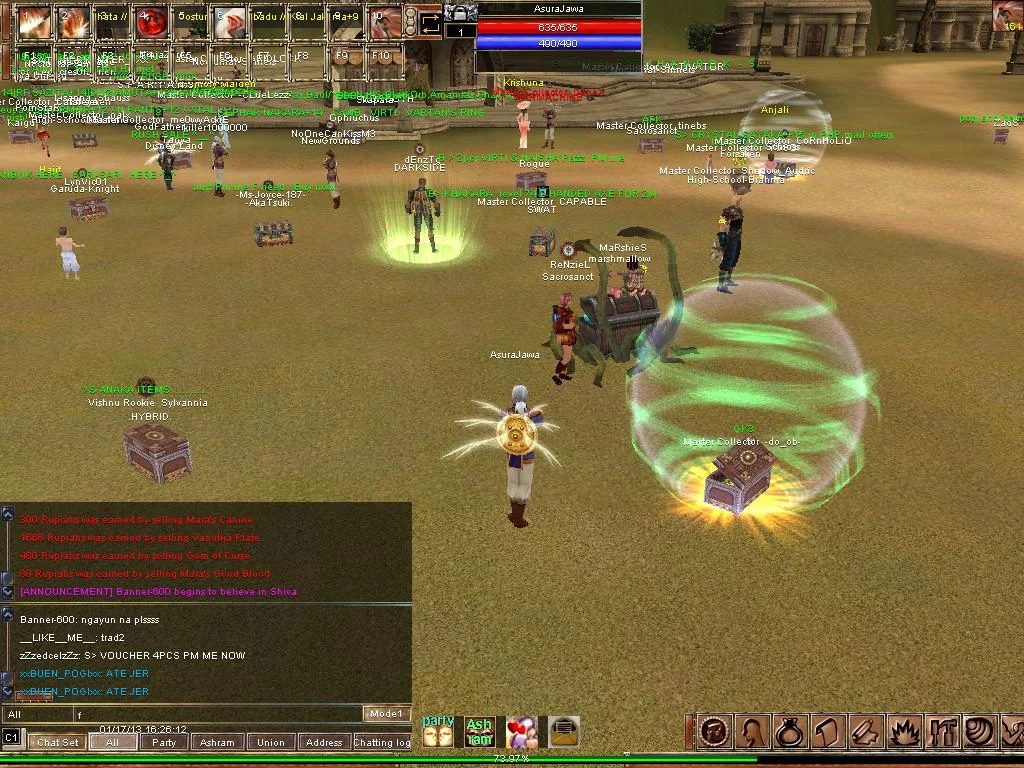1024x768 pixels.
Task: Click the hotbar swap arrows button
Action: [x=430, y=22]
